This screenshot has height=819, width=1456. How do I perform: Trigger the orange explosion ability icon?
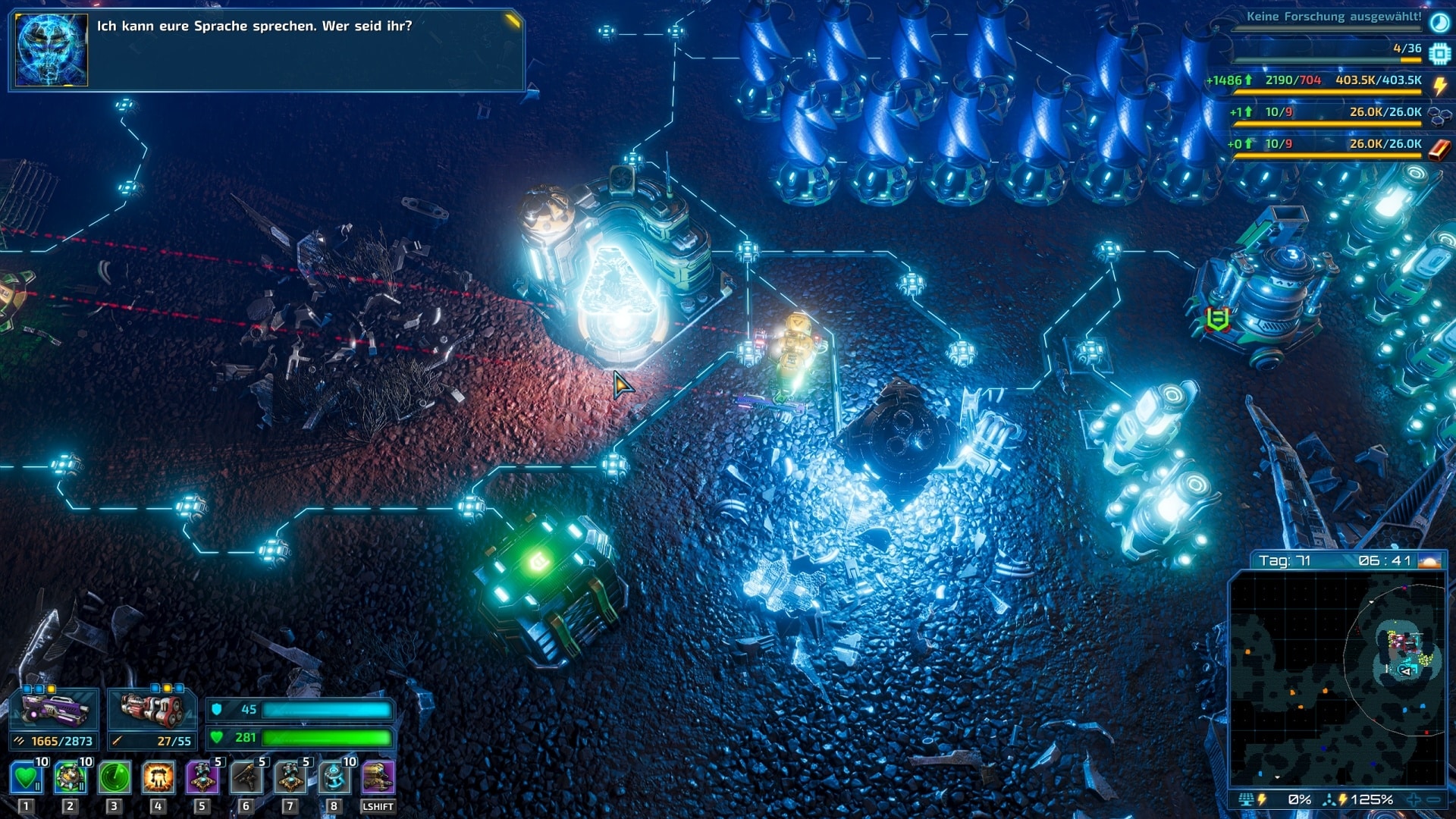pyautogui.click(x=158, y=777)
